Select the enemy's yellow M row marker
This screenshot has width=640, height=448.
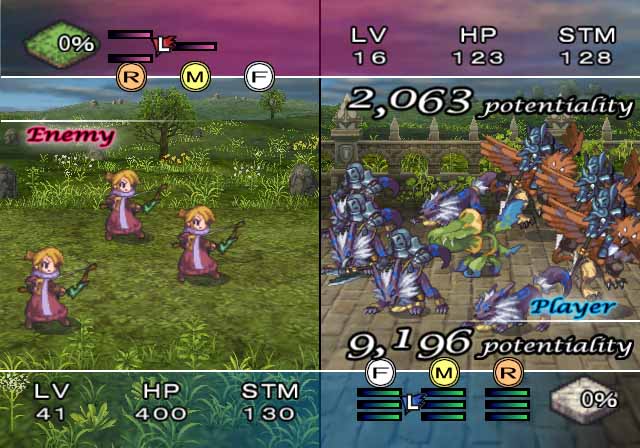(195, 75)
